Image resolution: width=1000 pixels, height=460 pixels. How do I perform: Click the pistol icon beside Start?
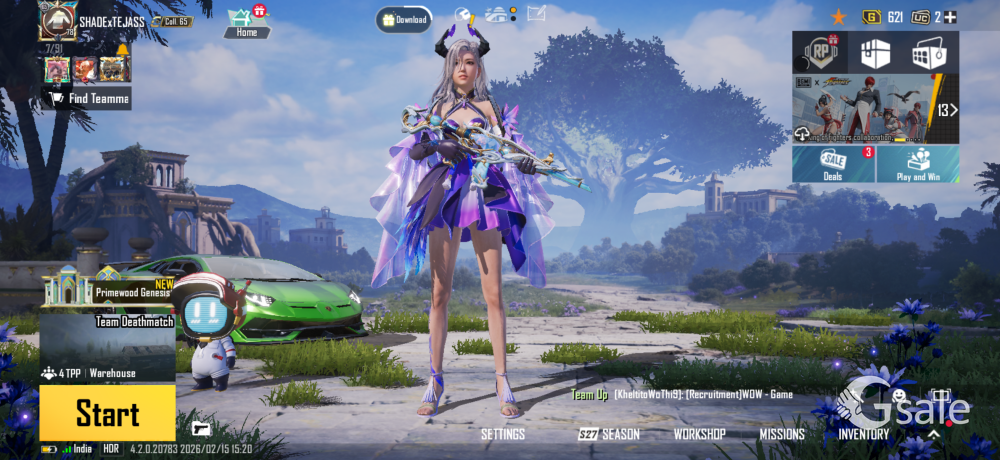[x=201, y=428]
